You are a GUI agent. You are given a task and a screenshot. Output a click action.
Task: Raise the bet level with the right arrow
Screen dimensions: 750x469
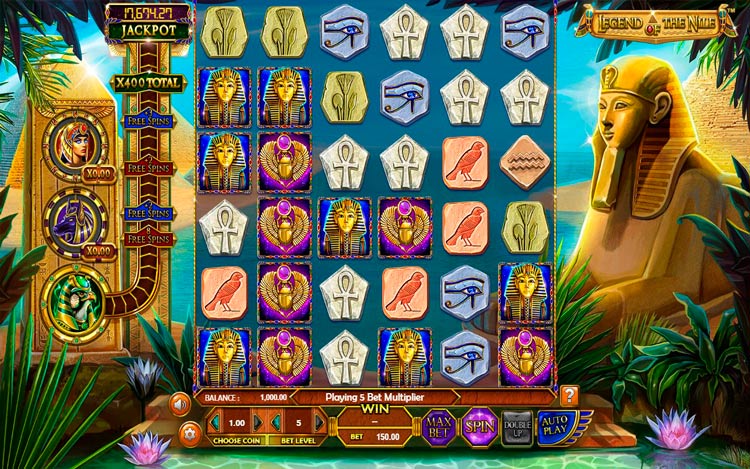pyautogui.click(x=319, y=423)
